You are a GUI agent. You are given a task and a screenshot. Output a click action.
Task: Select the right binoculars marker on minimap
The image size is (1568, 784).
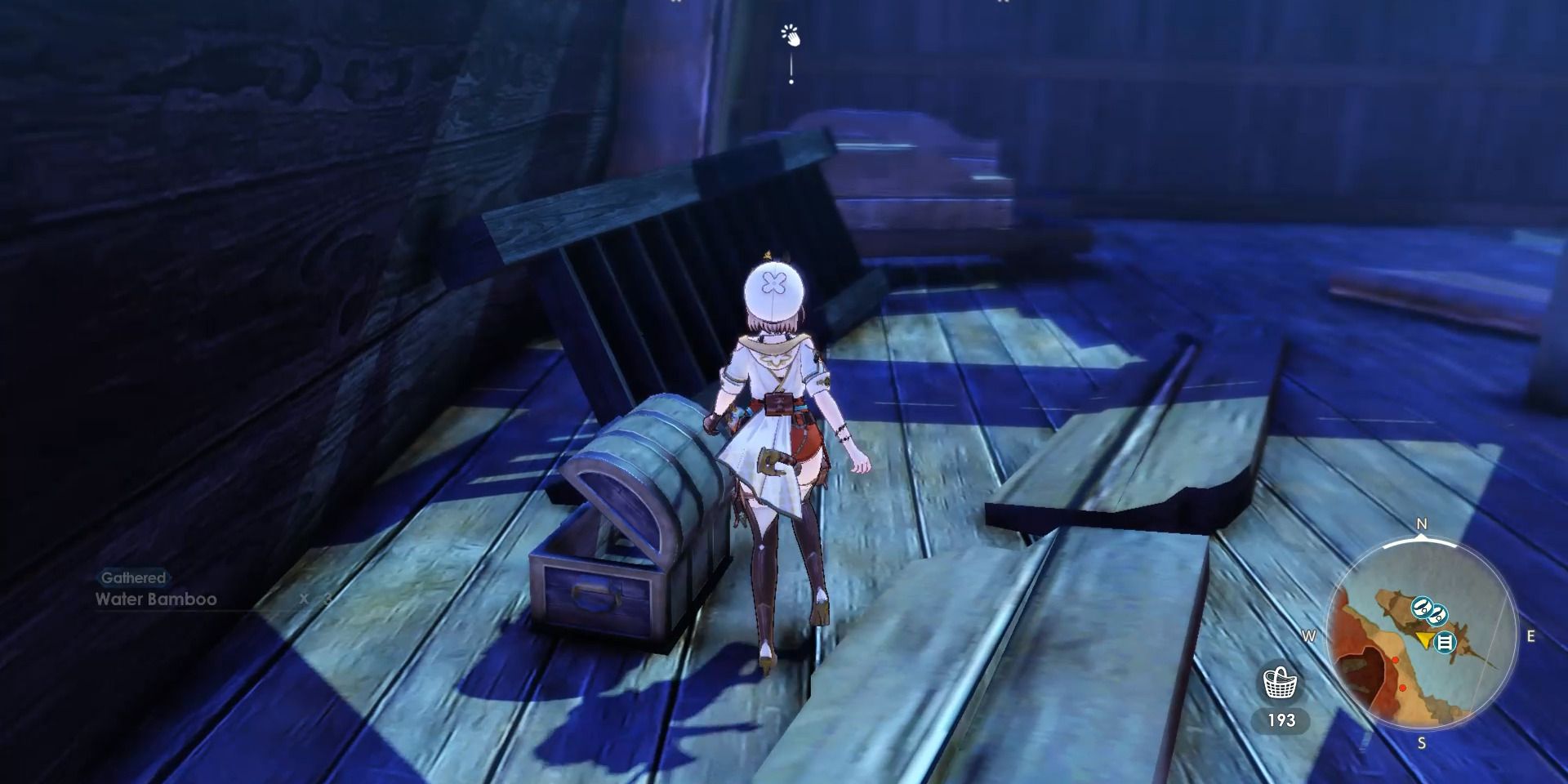[1439, 615]
